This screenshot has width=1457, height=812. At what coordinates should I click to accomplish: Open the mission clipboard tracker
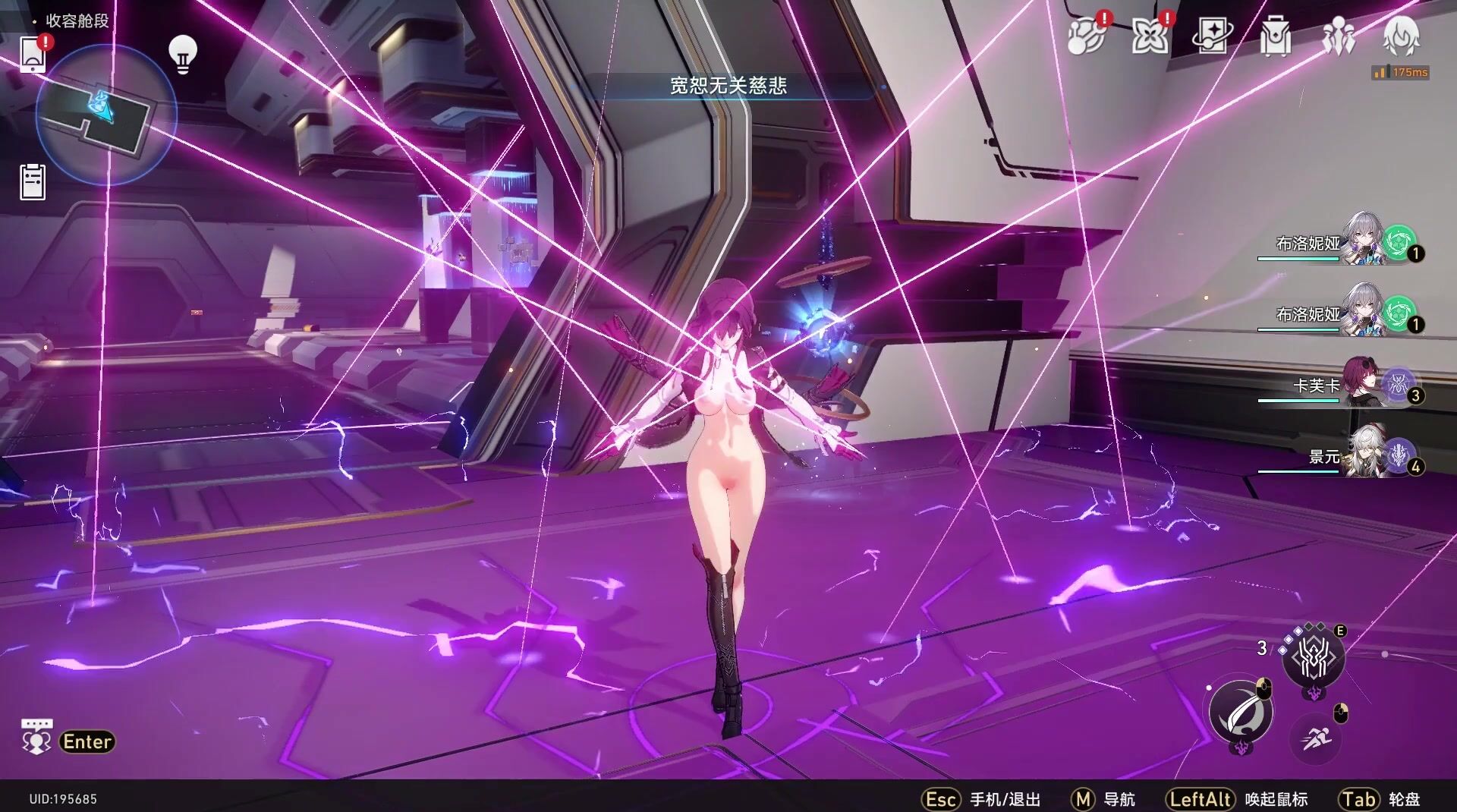pos(33,182)
